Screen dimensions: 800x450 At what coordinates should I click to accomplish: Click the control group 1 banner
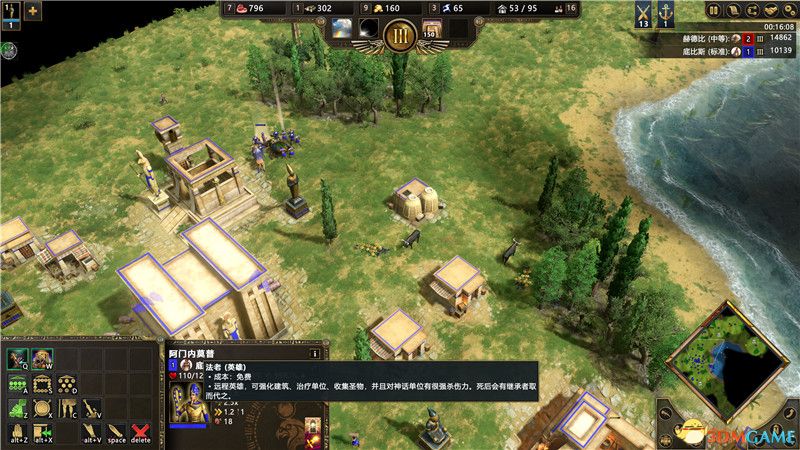pyautogui.click(x=10, y=12)
